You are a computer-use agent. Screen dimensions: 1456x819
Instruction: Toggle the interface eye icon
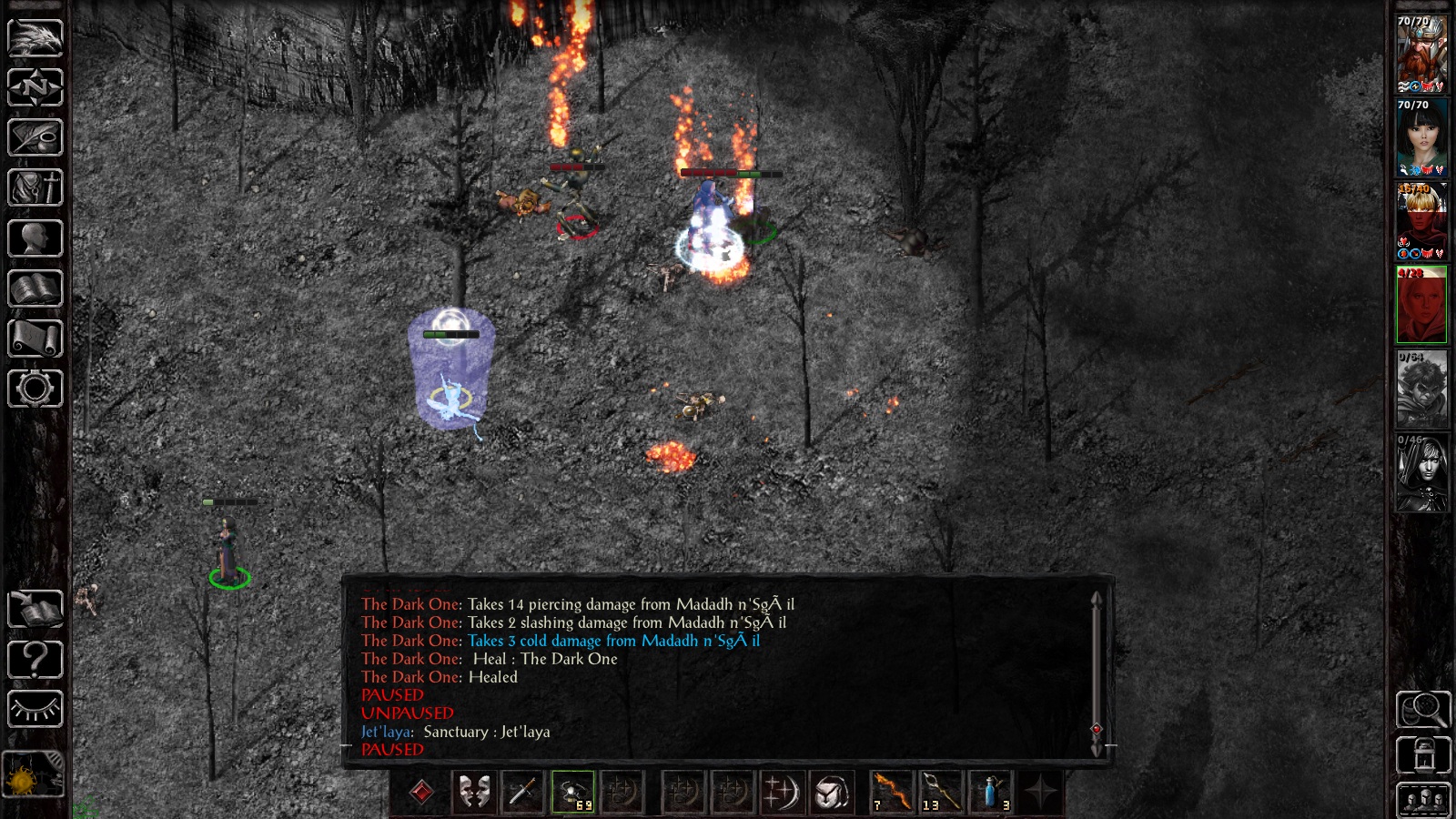pos(34,707)
